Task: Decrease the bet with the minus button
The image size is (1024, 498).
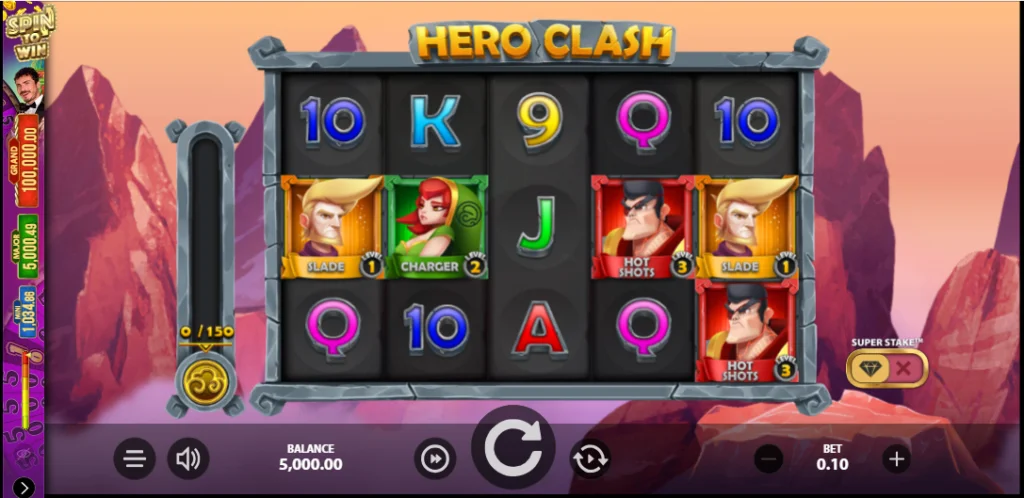Action: point(769,459)
